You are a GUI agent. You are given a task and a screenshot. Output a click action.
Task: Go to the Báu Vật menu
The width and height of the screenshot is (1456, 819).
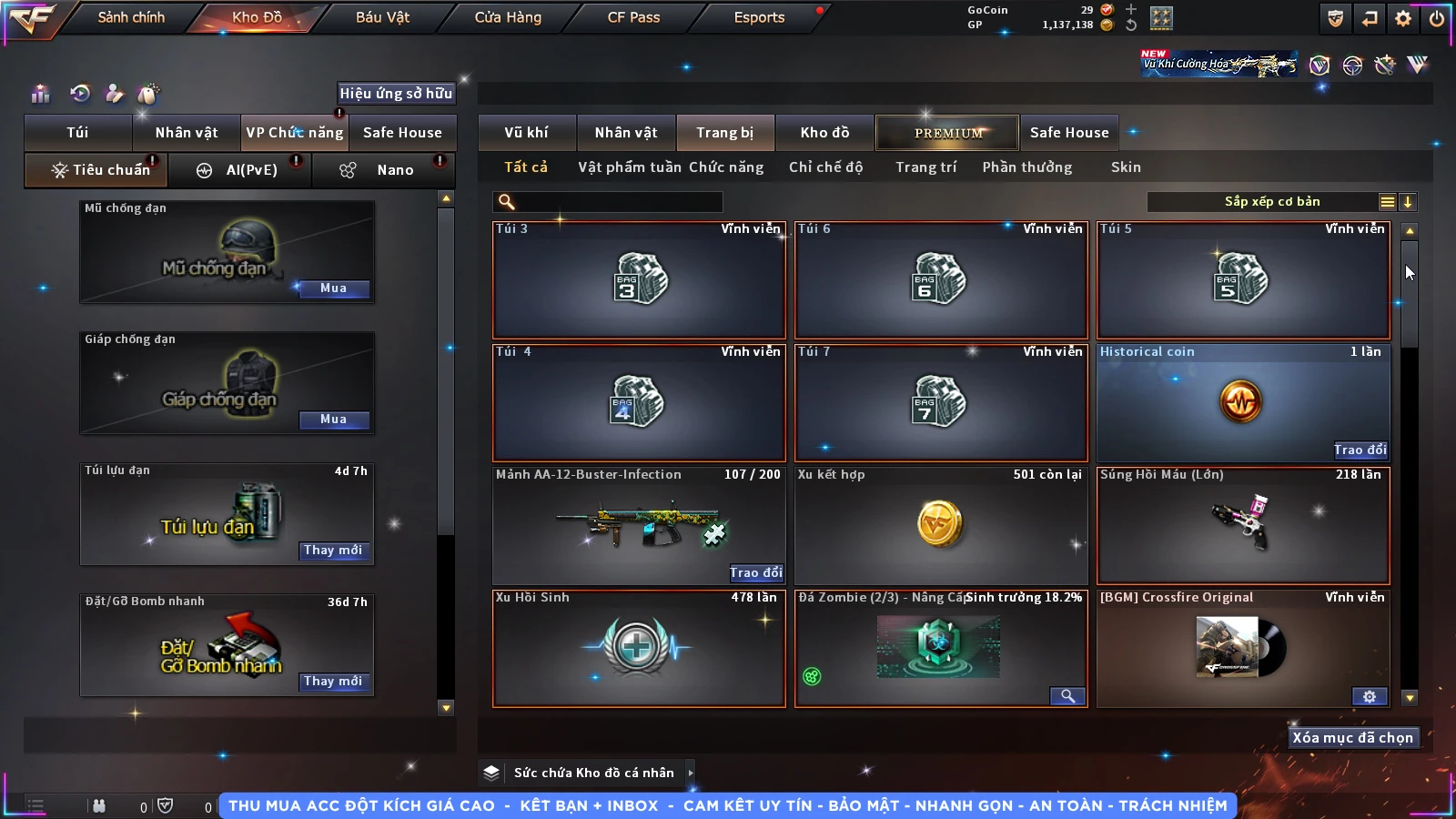[382, 17]
